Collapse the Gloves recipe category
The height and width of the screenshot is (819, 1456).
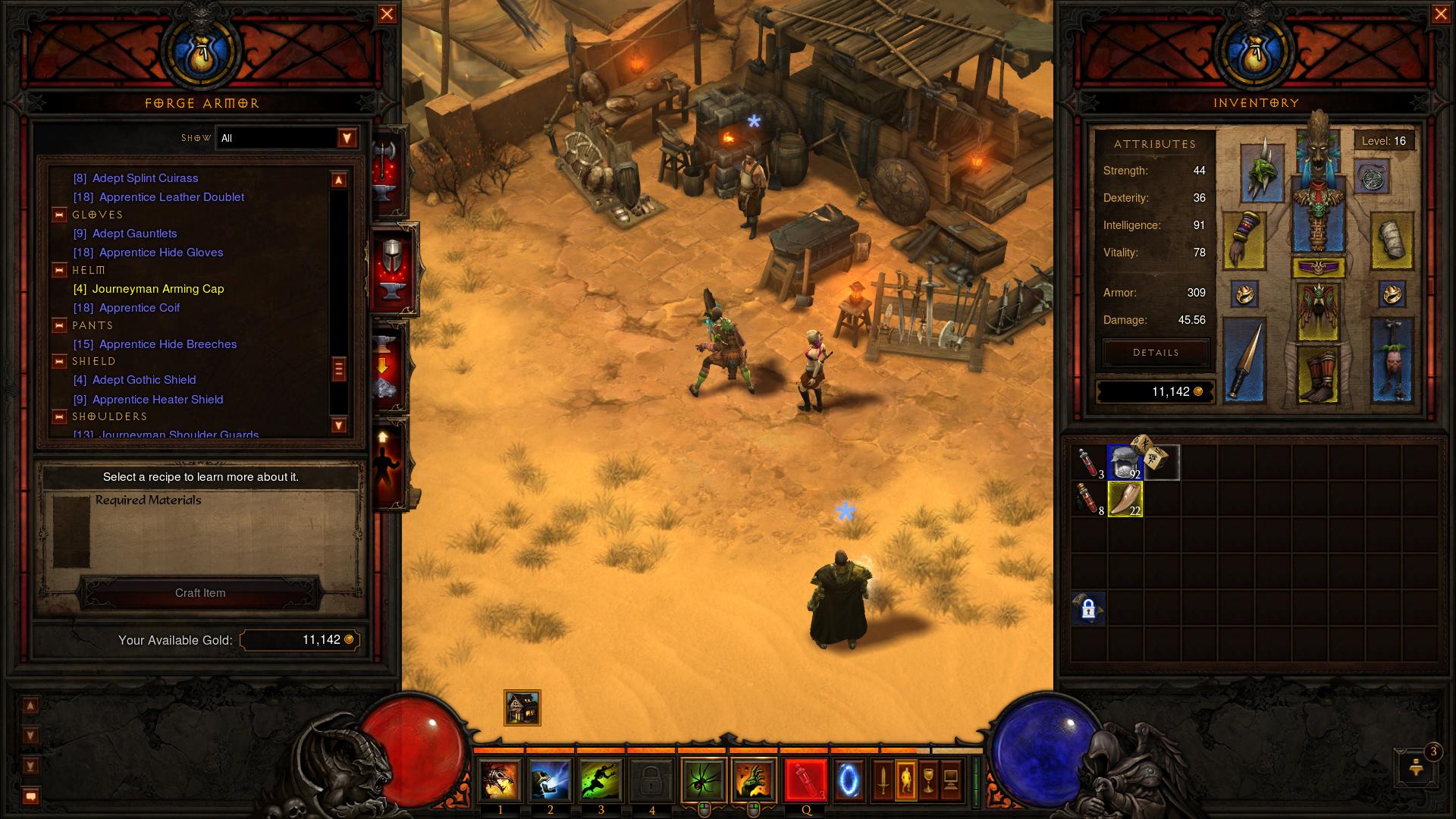(59, 215)
